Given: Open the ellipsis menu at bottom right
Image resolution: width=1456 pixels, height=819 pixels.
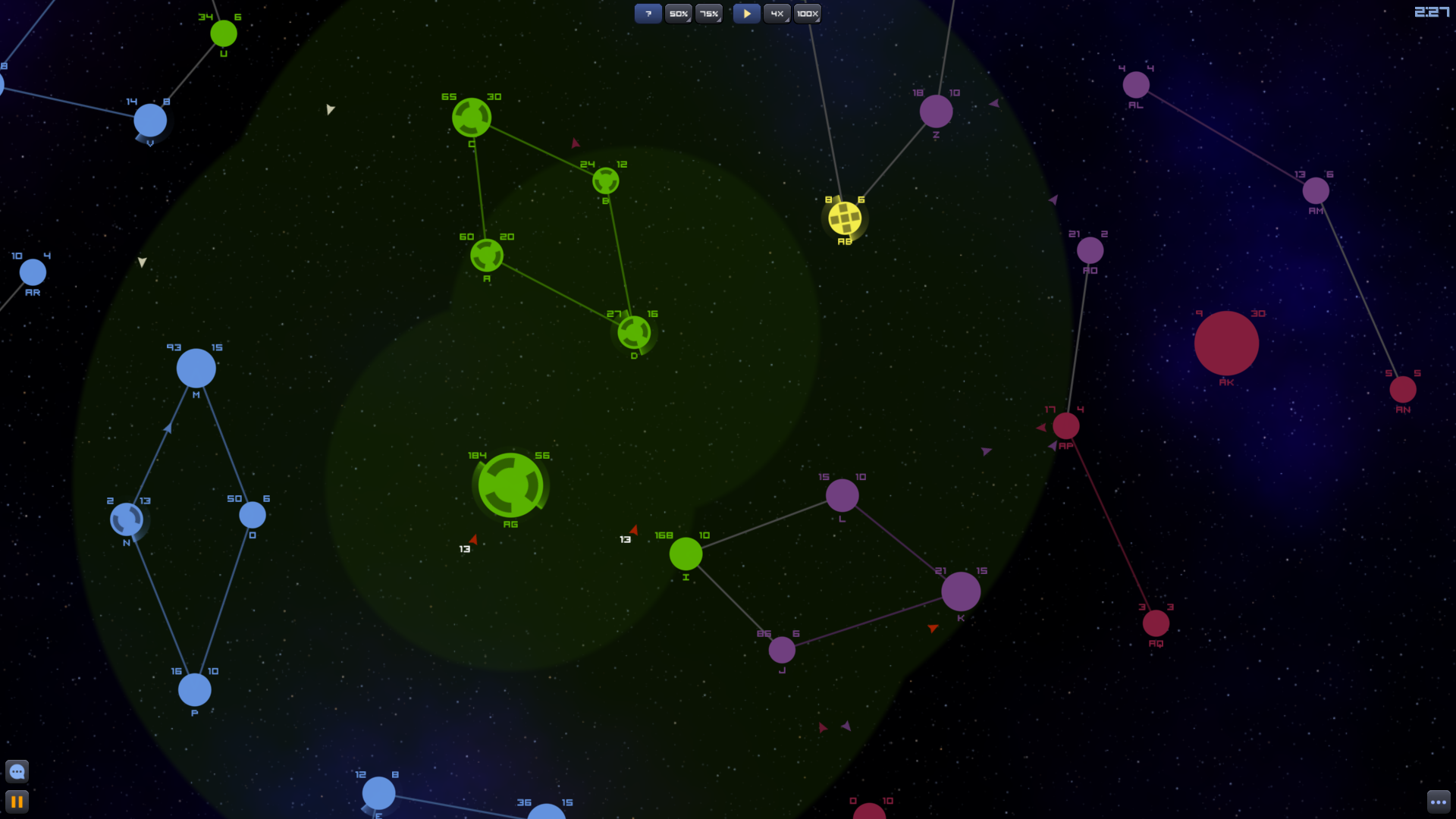Looking at the screenshot, I should 1439,802.
